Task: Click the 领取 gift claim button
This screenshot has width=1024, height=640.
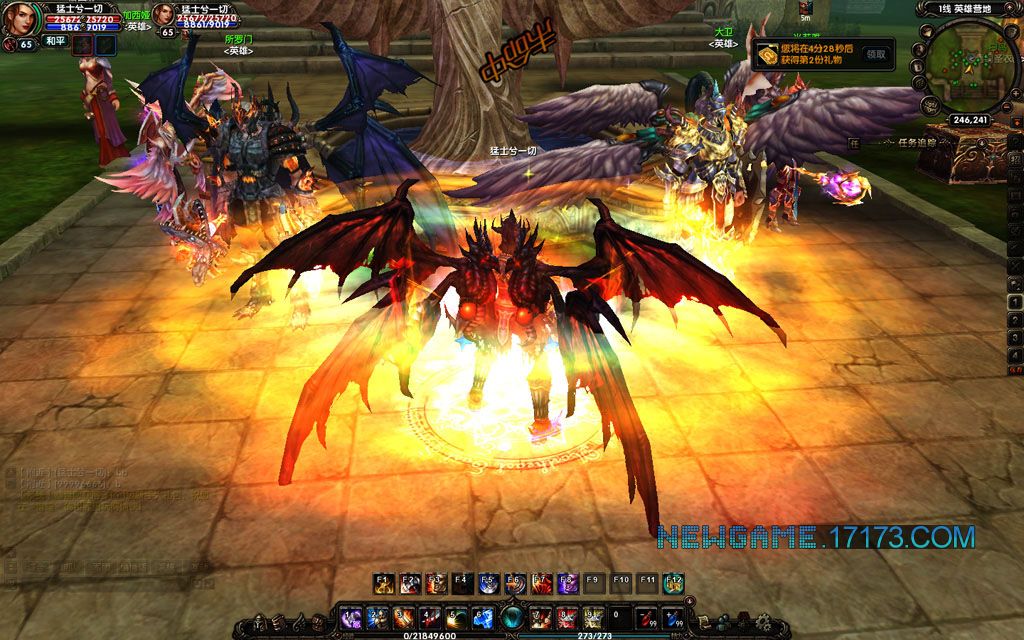Action: coord(877,54)
